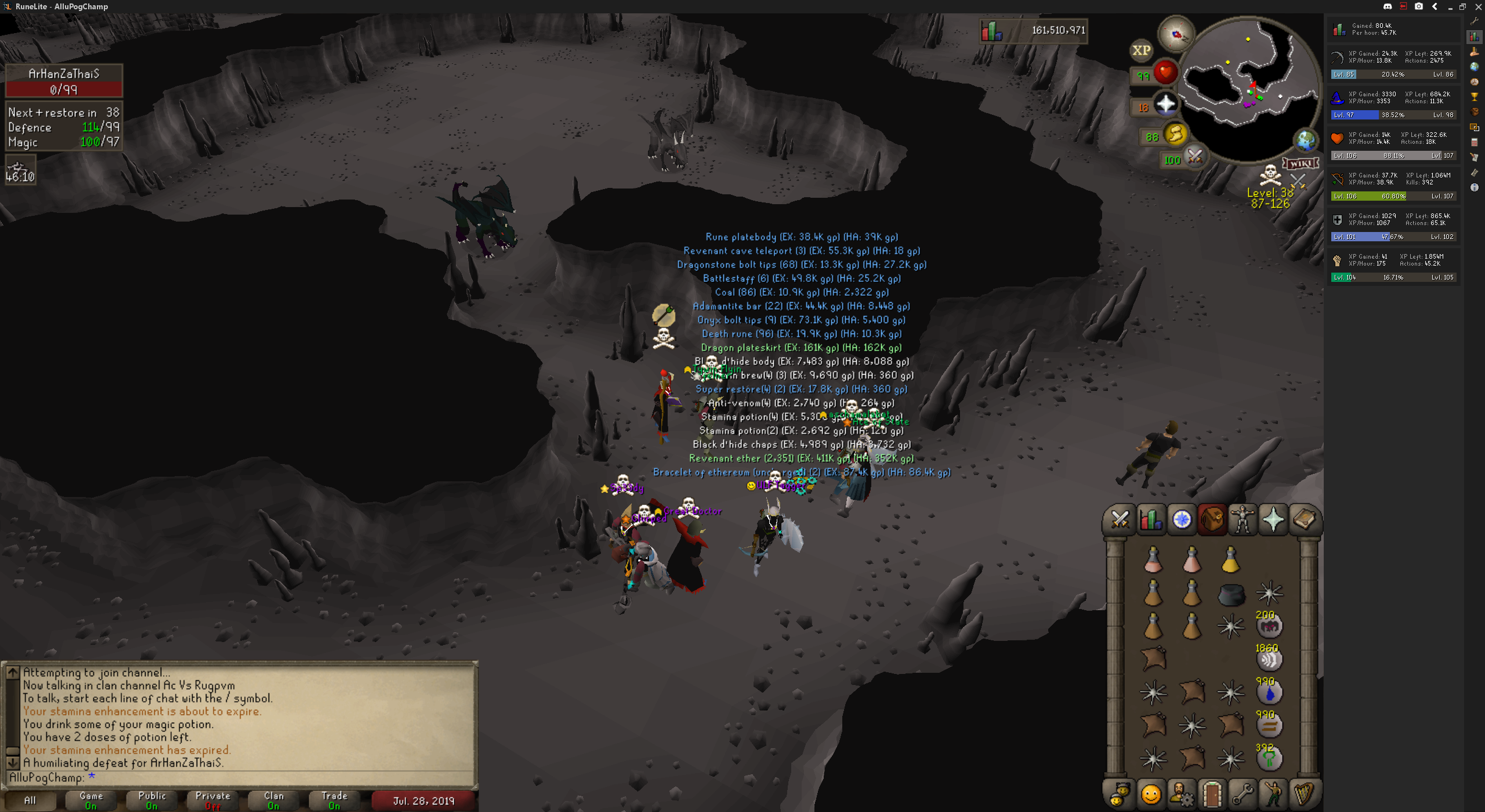The width and height of the screenshot is (1485, 812).
Task: Open the world map globe
Action: pyautogui.click(x=1306, y=141)
